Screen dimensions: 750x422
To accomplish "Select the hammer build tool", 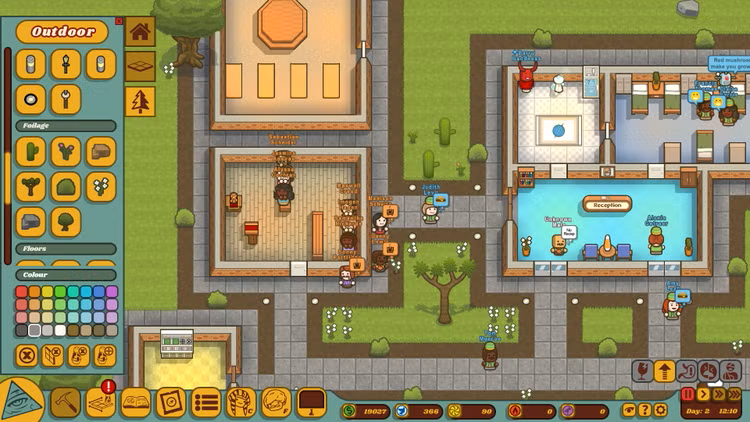I will 66,402.
